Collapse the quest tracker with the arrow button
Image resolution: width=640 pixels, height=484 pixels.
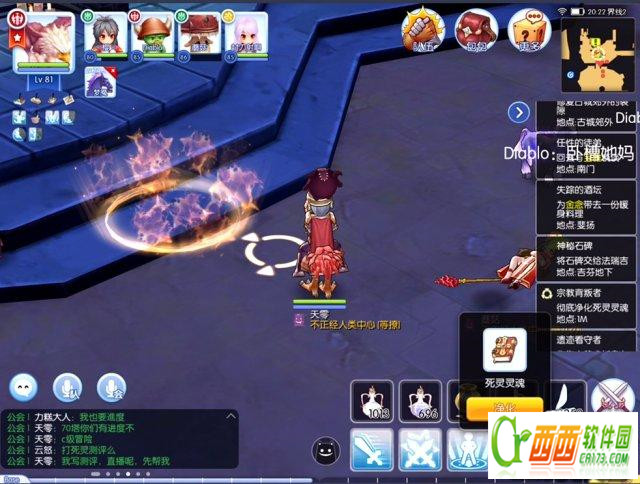coord(518,112)
